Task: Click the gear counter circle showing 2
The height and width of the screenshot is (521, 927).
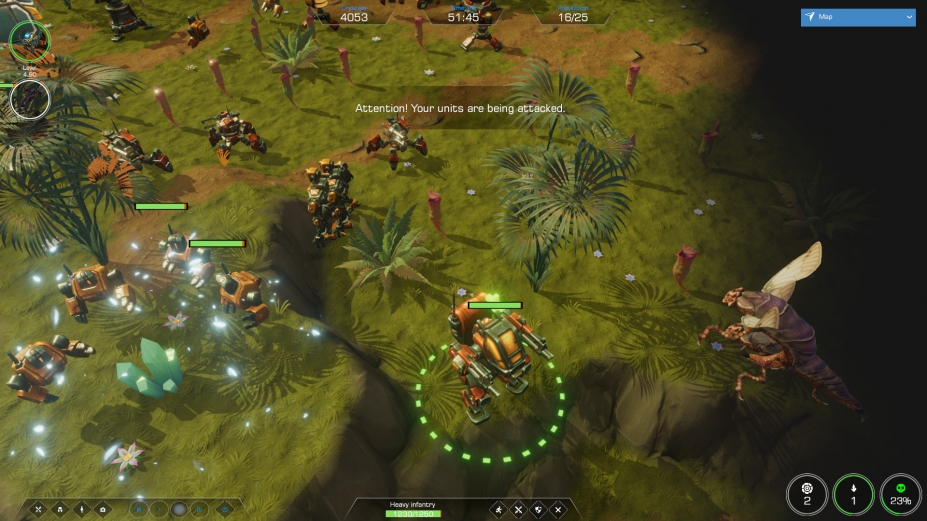Action: point(806,494)
